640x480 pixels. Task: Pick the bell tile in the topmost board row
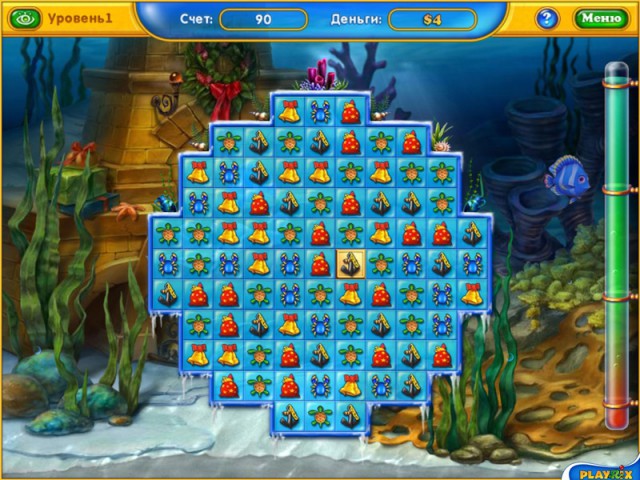pyautogui.click(x=290, y=113)
